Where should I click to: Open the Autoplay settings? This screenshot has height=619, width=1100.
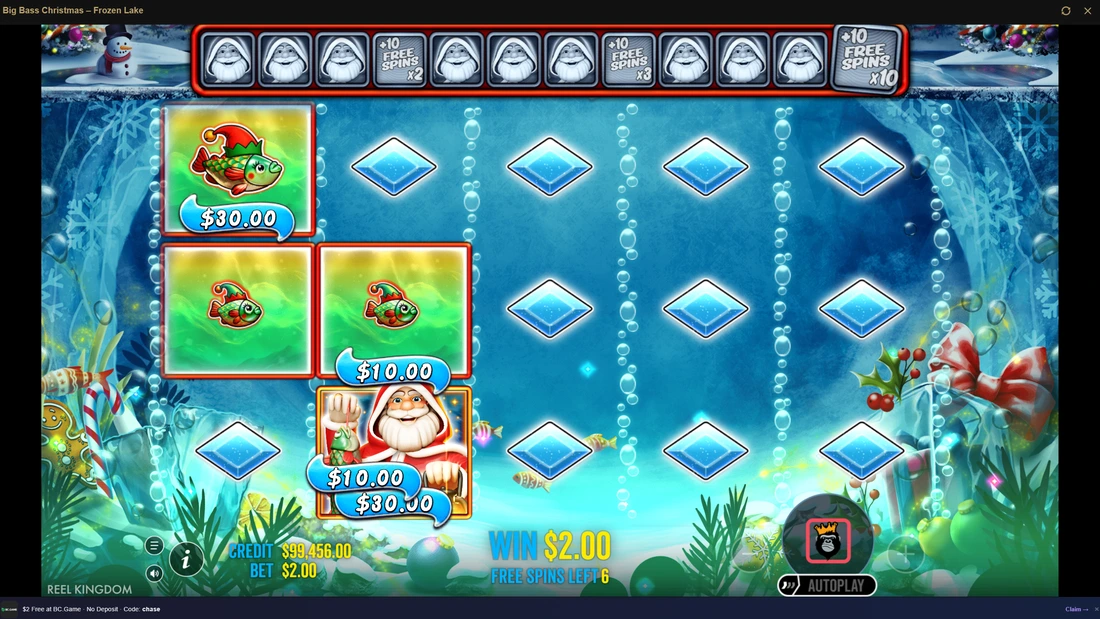pyautogui.click(x=827, y=586)
